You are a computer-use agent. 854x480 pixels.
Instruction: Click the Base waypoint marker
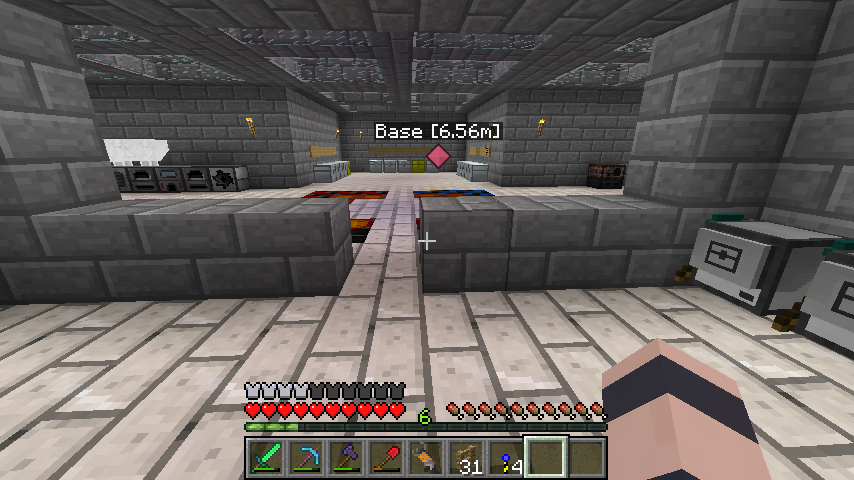(438, 156)
